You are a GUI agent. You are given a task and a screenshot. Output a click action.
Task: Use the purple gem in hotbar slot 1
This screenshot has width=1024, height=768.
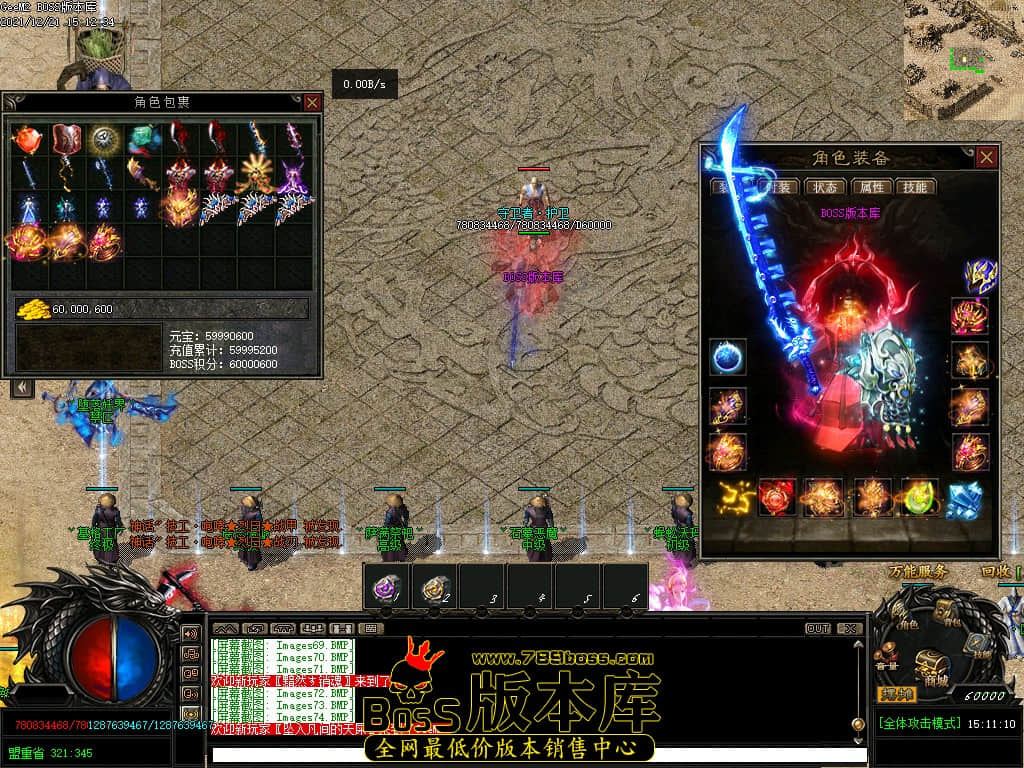387,587
